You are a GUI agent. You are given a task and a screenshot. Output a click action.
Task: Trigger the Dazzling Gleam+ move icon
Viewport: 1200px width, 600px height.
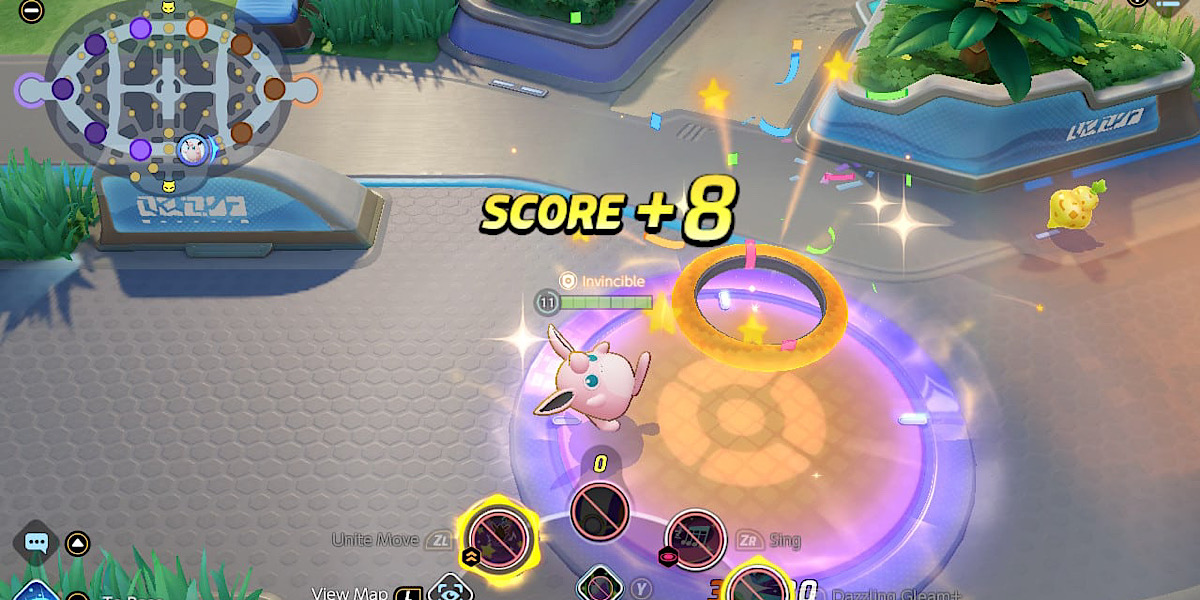pyautogui.click(x=757, y=583)
